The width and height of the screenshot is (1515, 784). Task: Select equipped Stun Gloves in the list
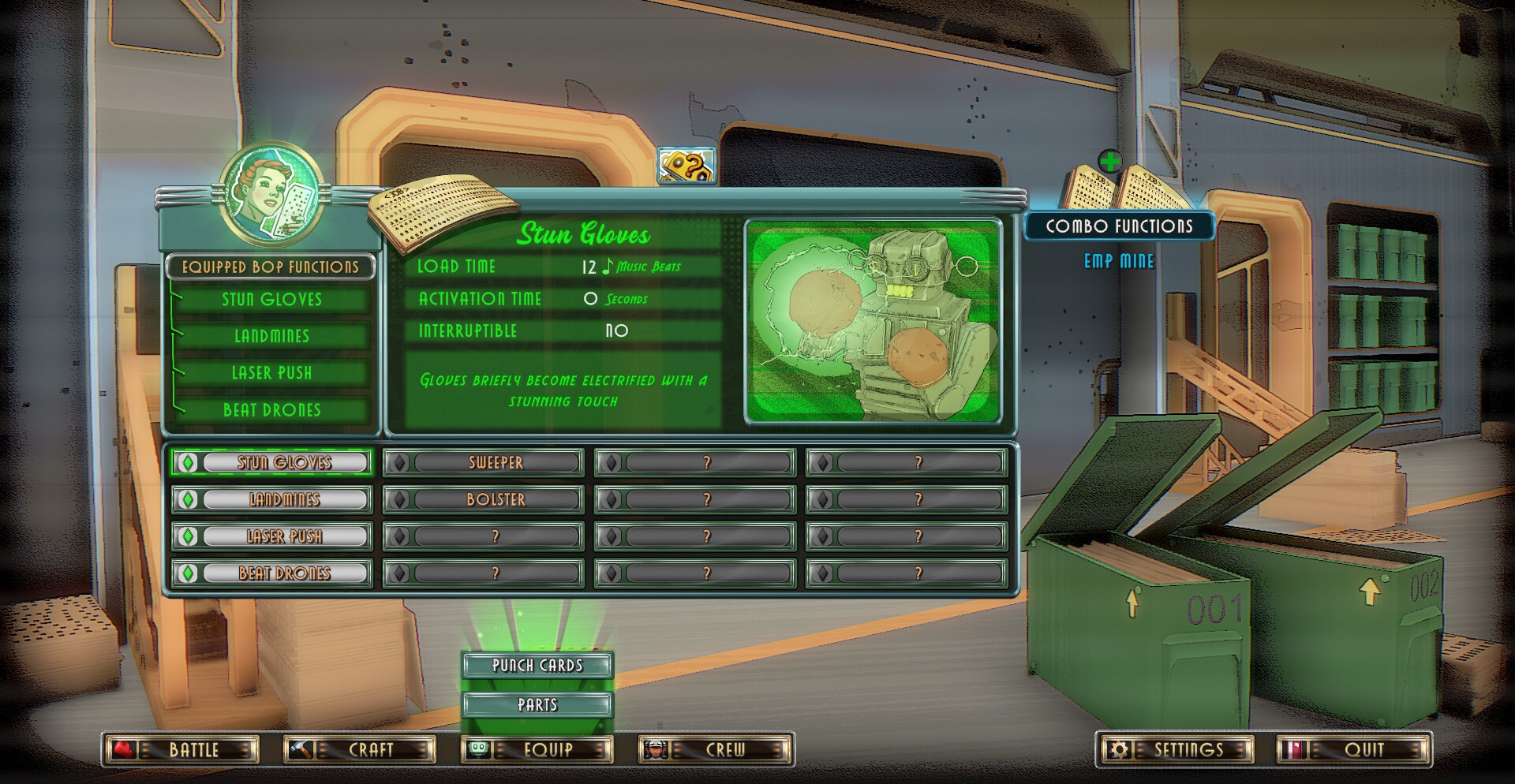(272, 300)
